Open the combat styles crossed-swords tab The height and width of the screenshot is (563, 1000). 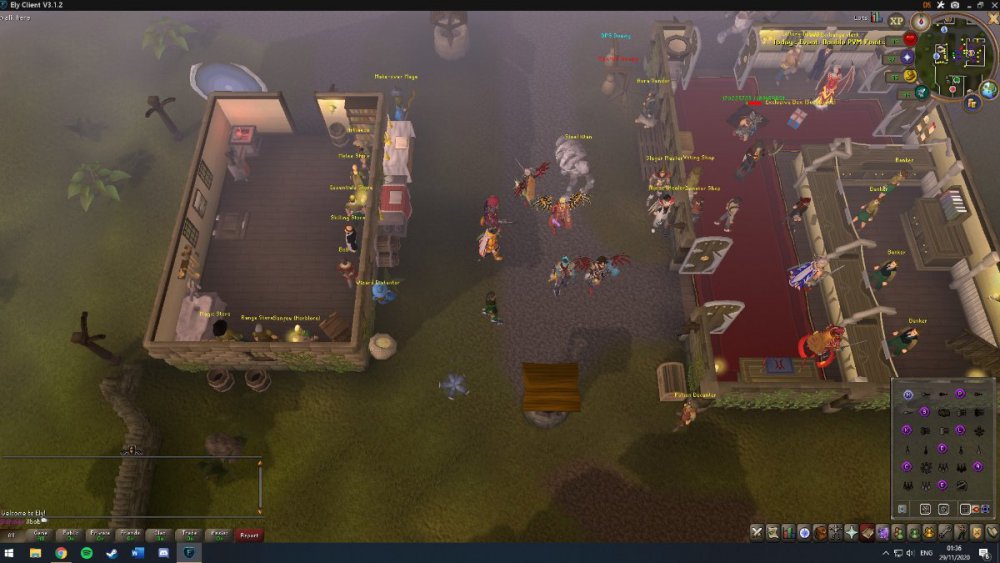(757, 532)
